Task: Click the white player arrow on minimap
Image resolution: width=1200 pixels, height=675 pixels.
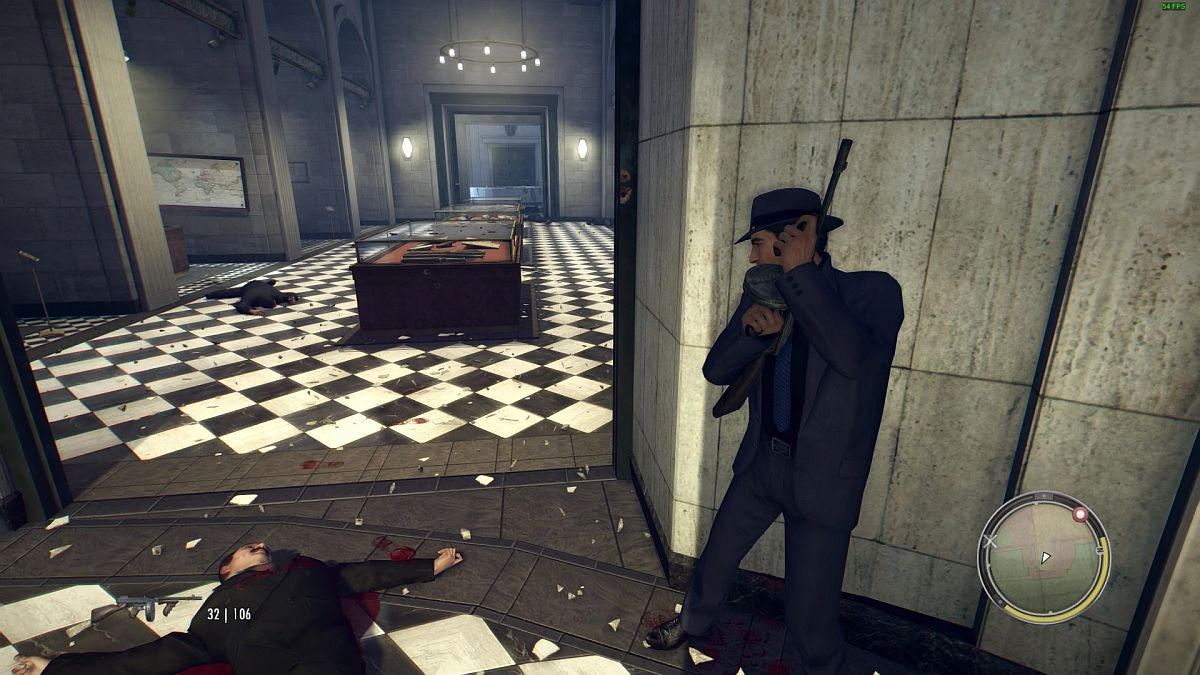Action: point(1045,557)
